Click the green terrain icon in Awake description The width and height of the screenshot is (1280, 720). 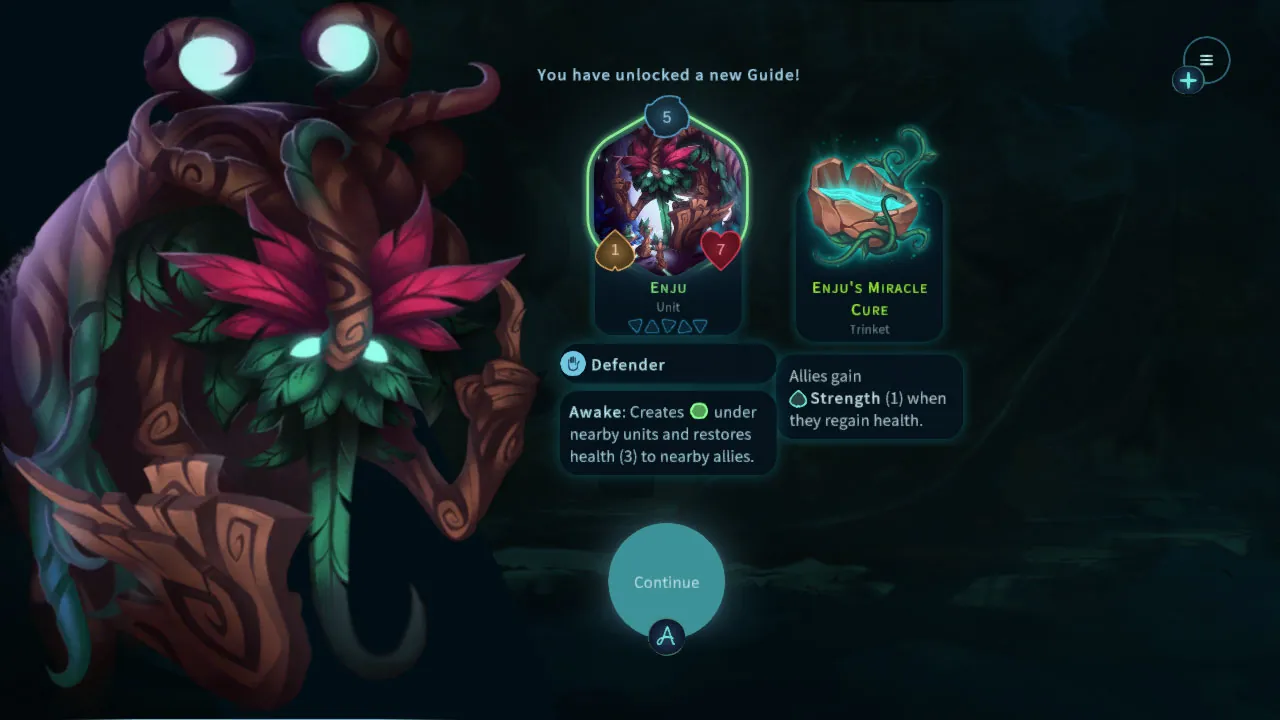tap(699, 411)
